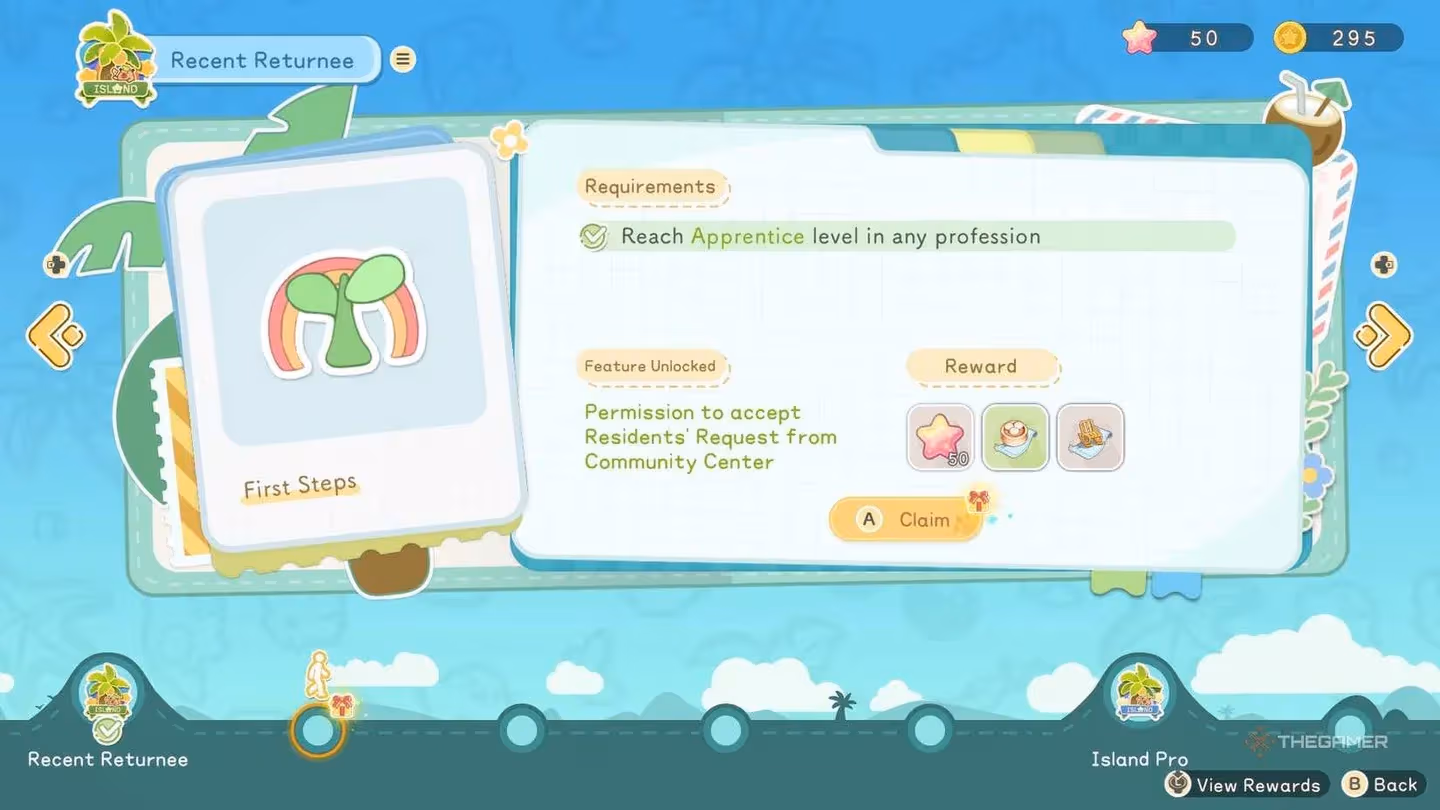Select the Island Pro rank label

pos(1139,759)
